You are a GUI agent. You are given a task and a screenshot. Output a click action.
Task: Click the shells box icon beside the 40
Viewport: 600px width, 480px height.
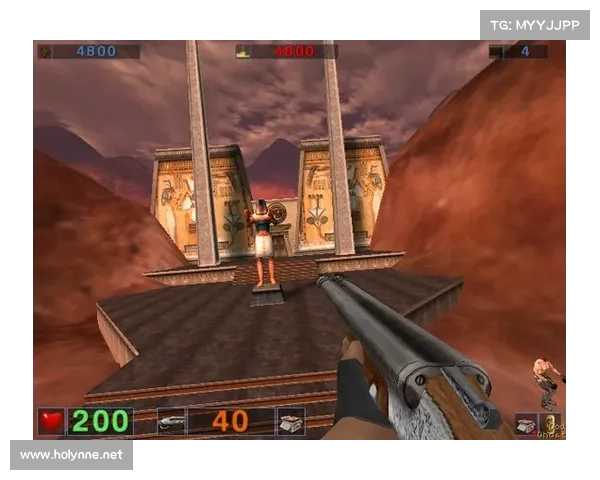click(290, 421)
